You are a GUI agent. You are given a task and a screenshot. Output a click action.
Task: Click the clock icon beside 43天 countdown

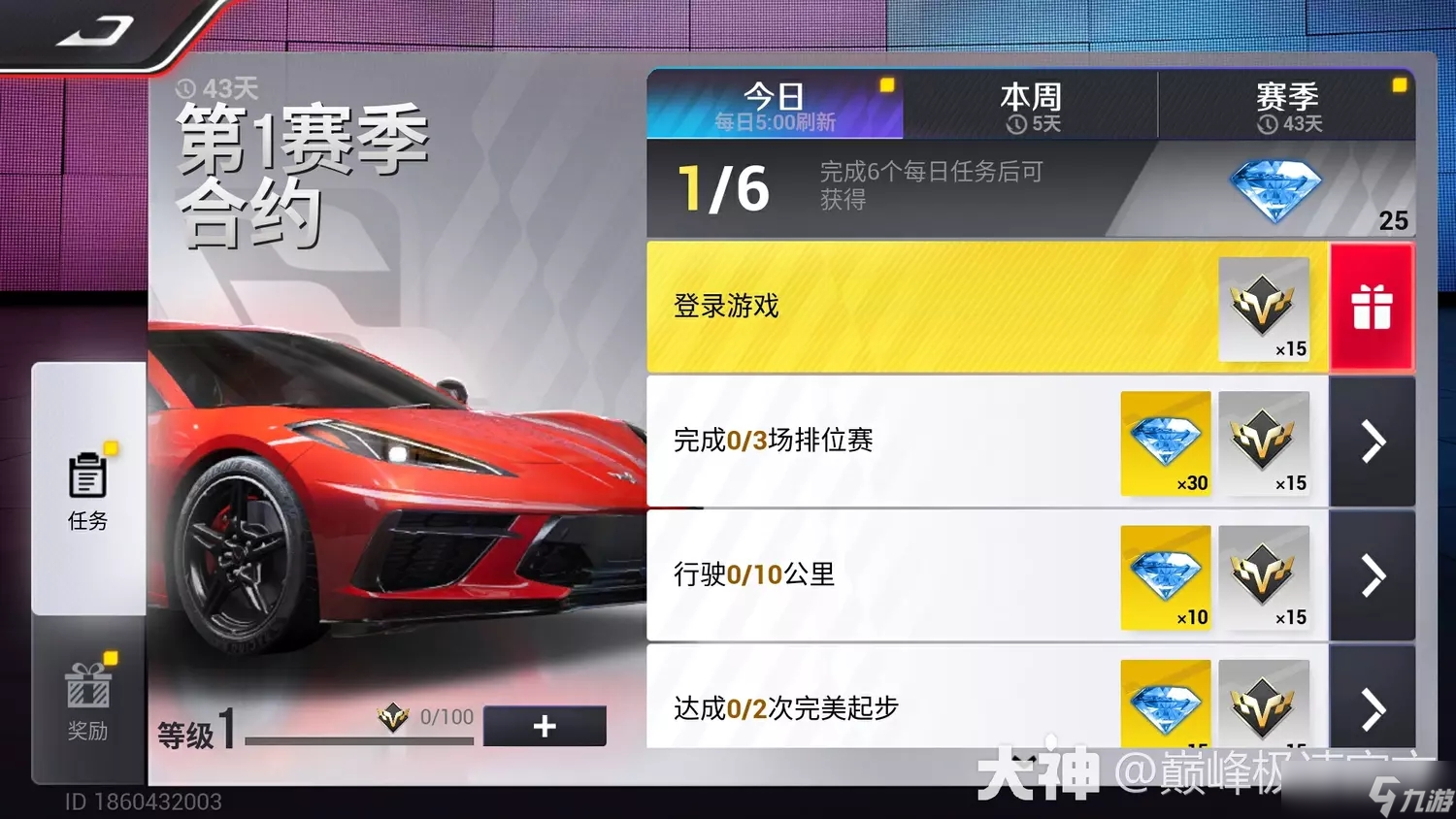point(185,87)
